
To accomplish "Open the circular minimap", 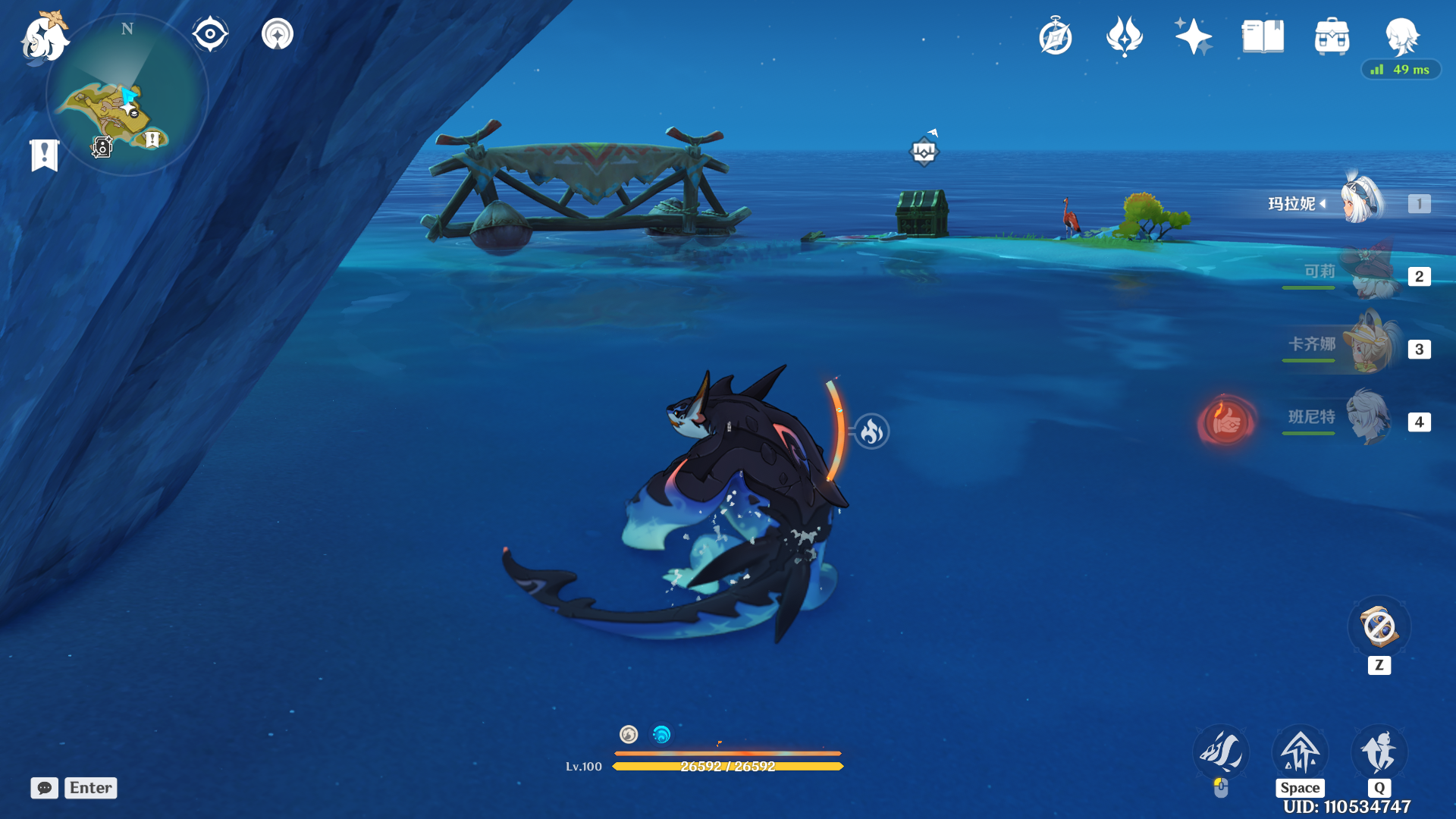I will [127, 96].
